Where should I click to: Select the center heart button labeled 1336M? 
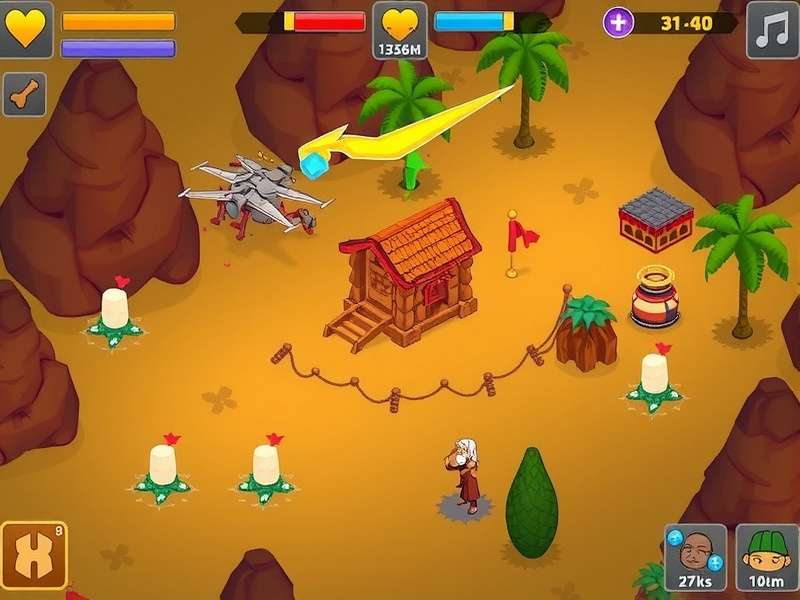[x=400, y=29]
